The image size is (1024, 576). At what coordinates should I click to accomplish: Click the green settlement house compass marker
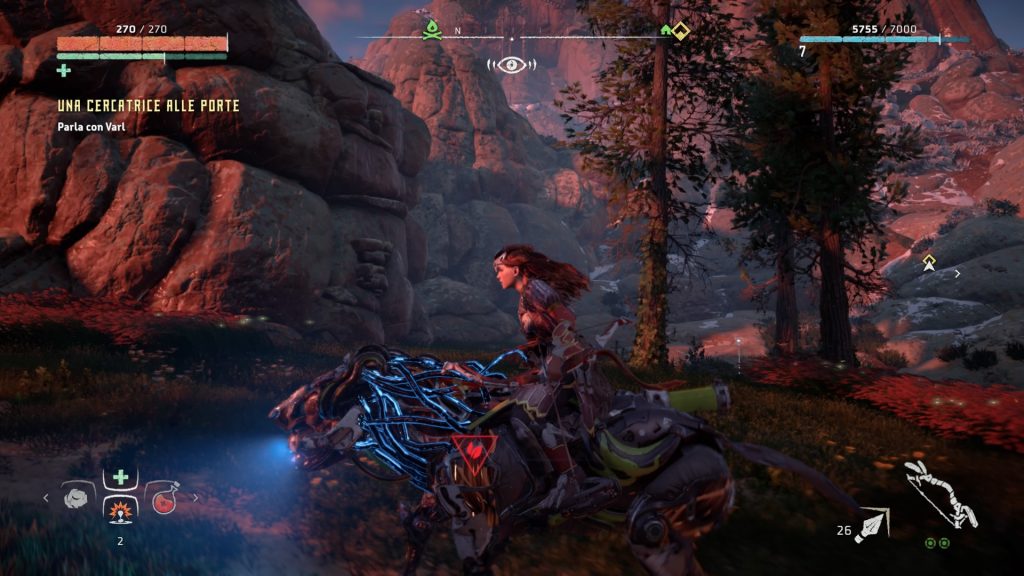tap(666, 30)
